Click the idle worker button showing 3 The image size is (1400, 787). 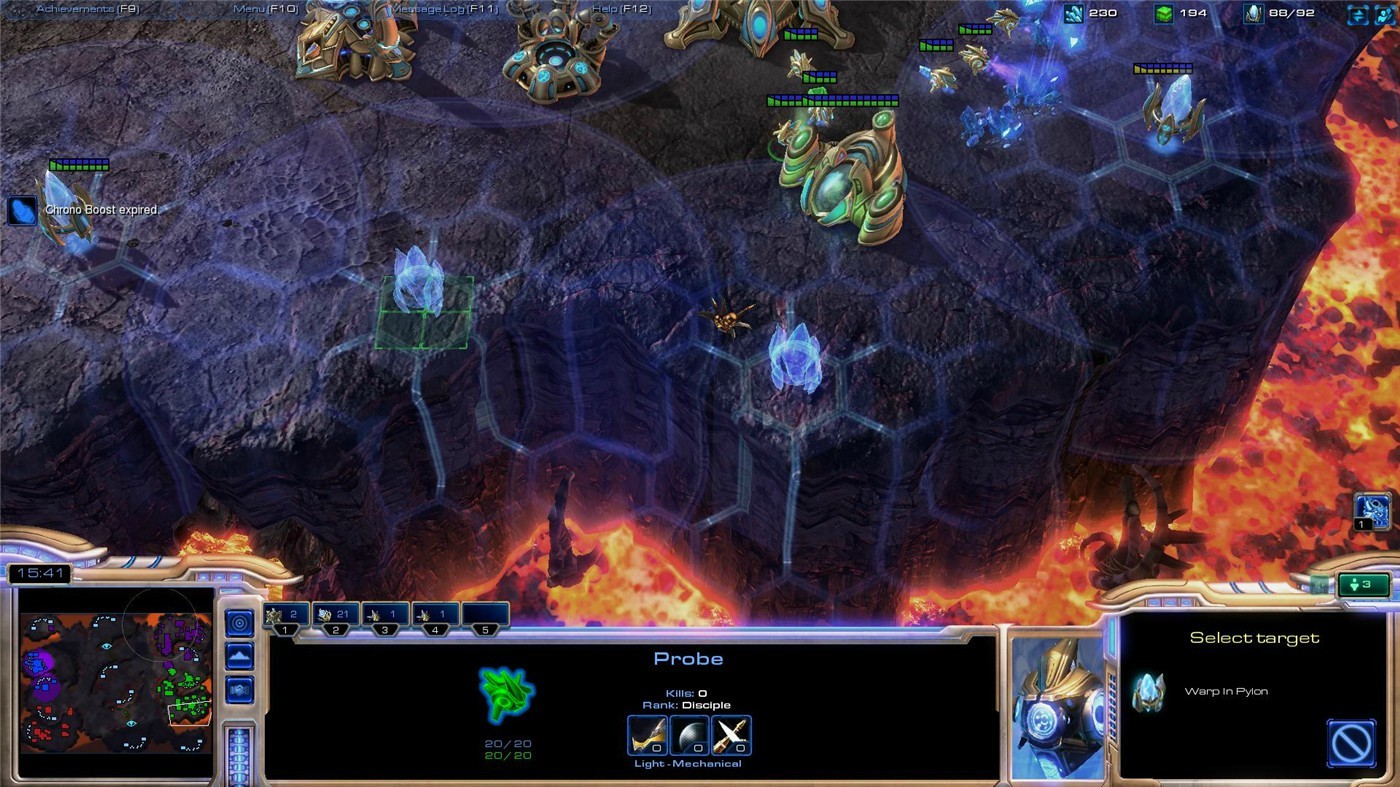point(1362,584)
